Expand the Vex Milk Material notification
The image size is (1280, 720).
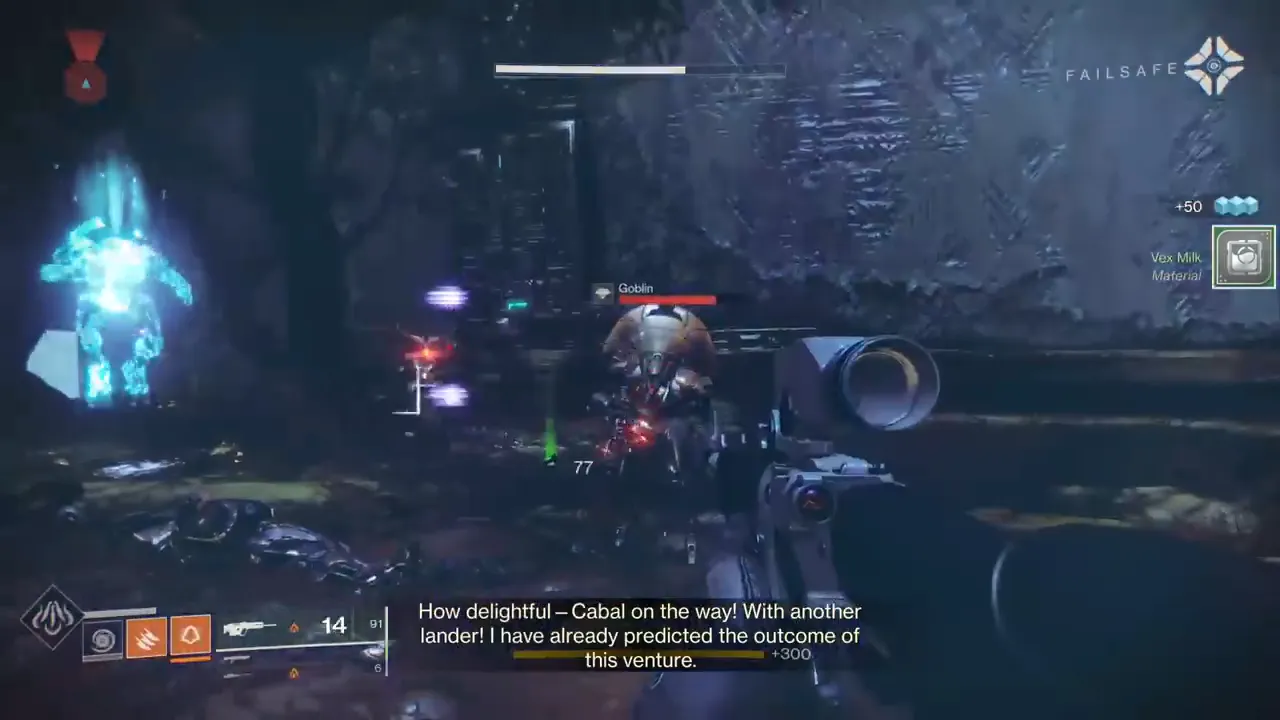tap(1243, 257)
